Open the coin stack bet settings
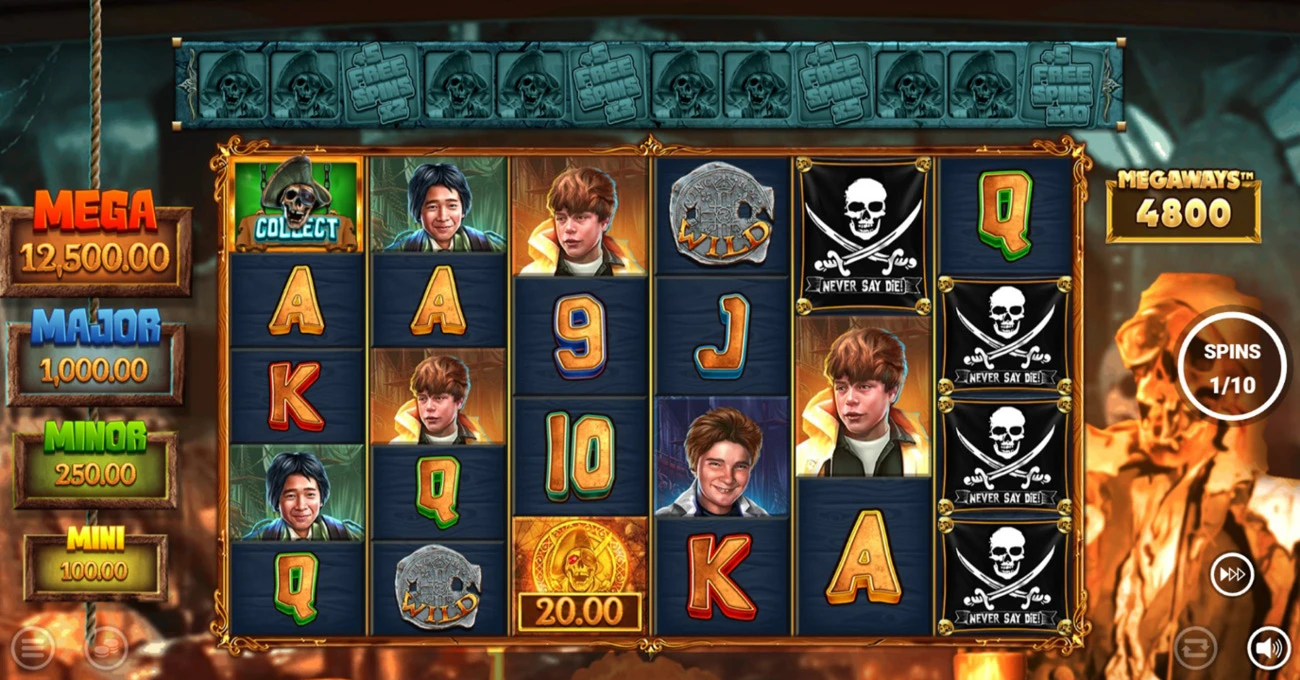 pos(105,649)
